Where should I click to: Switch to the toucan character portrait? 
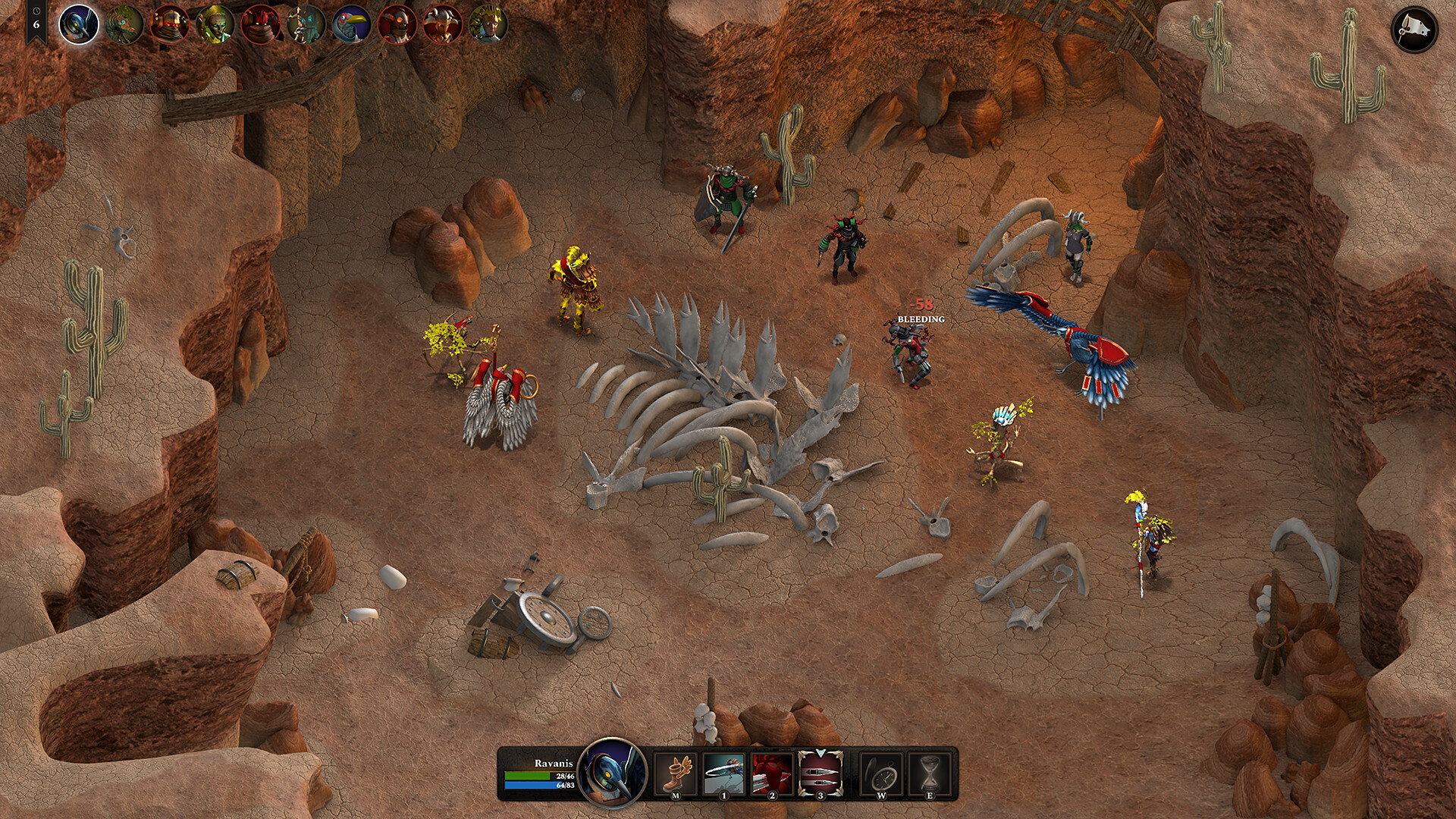(x=350, y=23)
